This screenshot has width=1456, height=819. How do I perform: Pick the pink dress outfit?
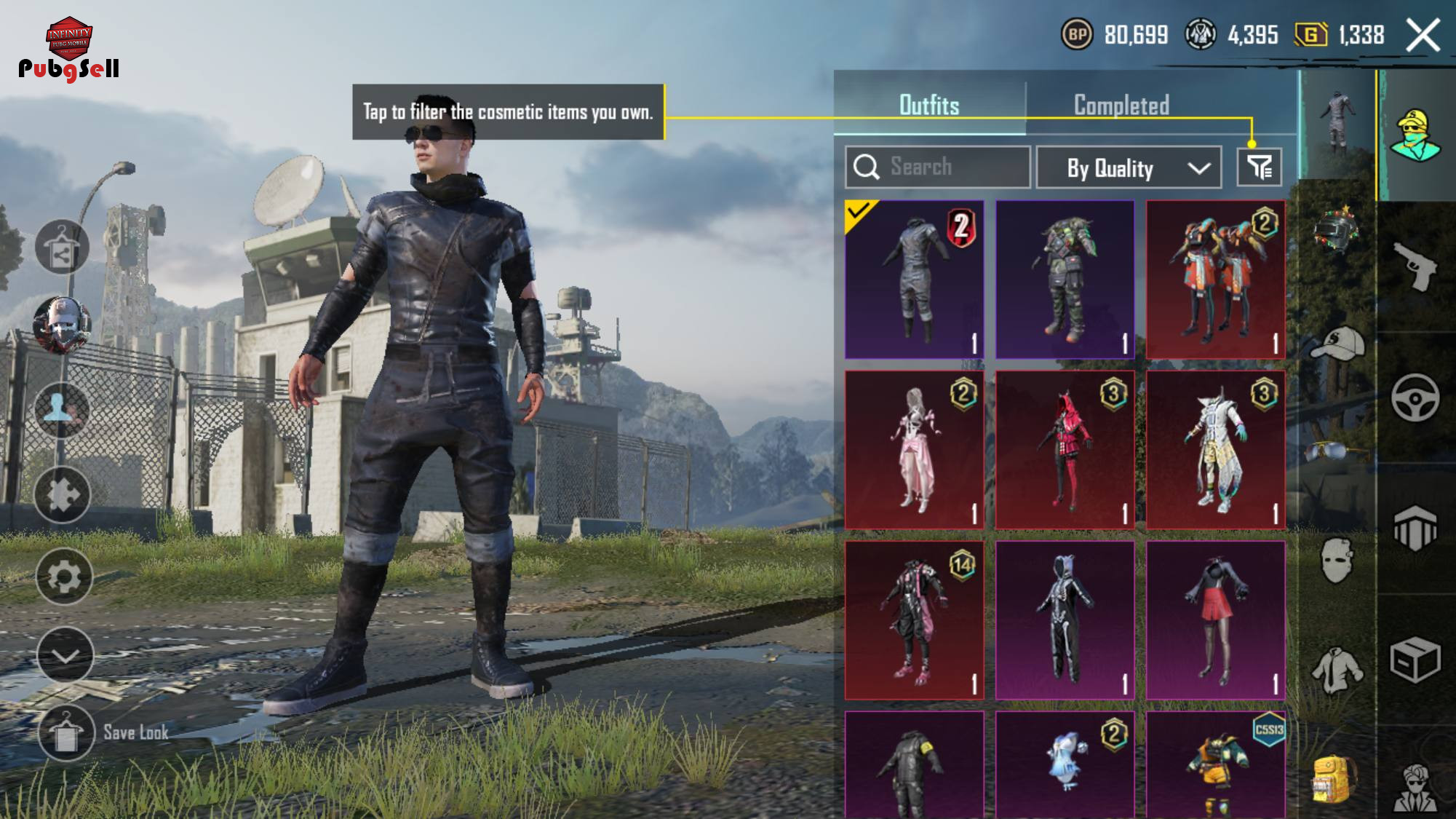click(x=914, y=449)
